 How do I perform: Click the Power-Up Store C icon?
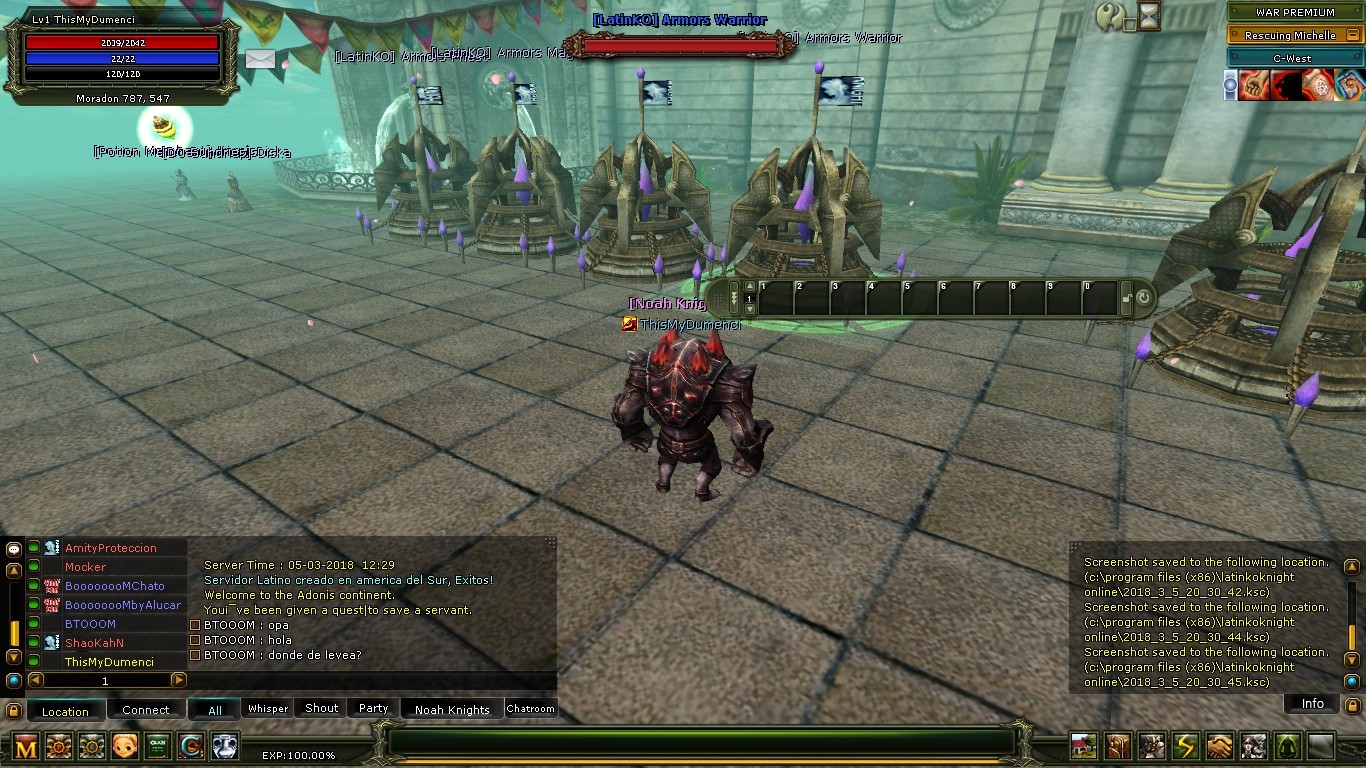click(190, 747)
